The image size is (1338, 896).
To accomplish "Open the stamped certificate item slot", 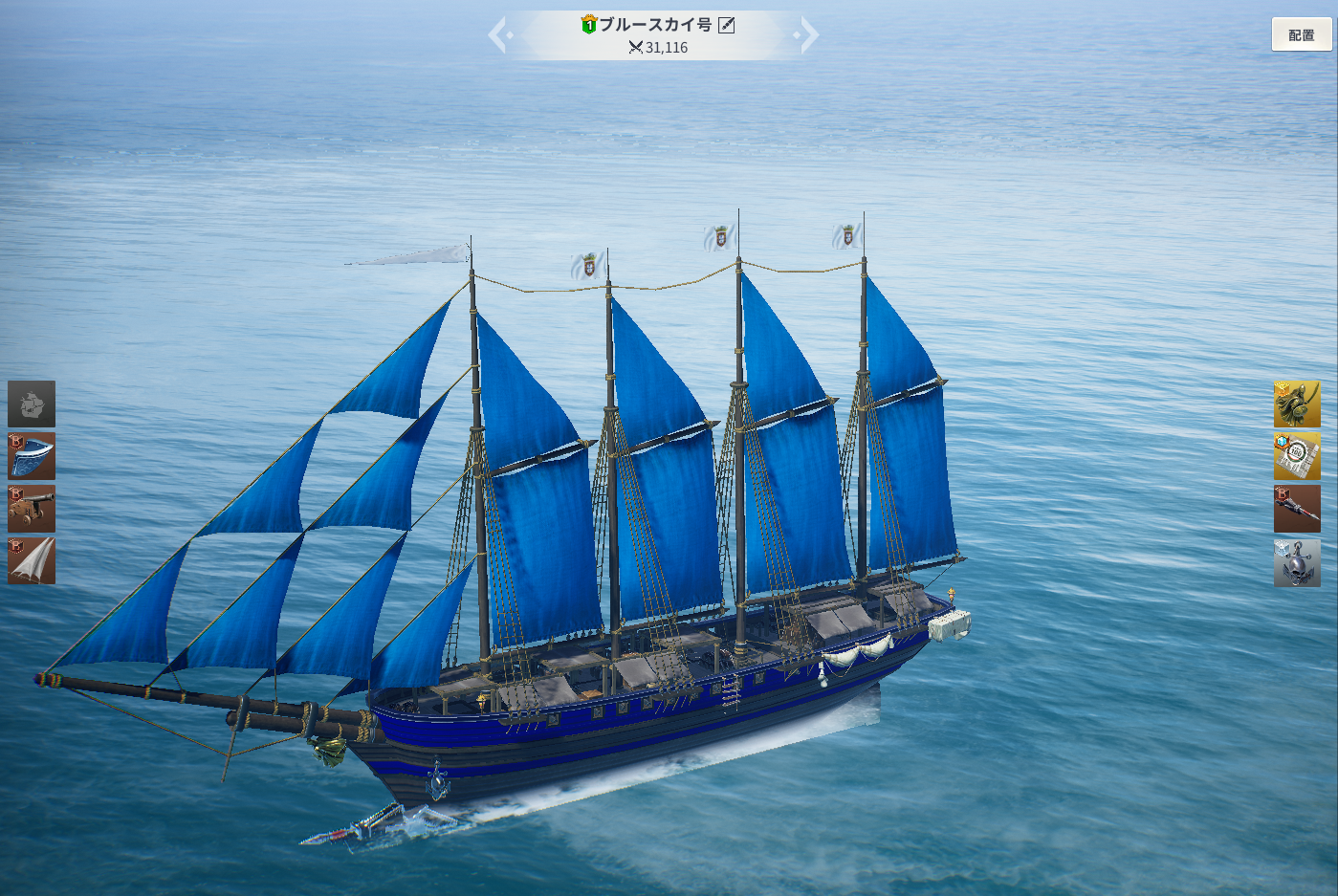I will tap(1296, 455).
